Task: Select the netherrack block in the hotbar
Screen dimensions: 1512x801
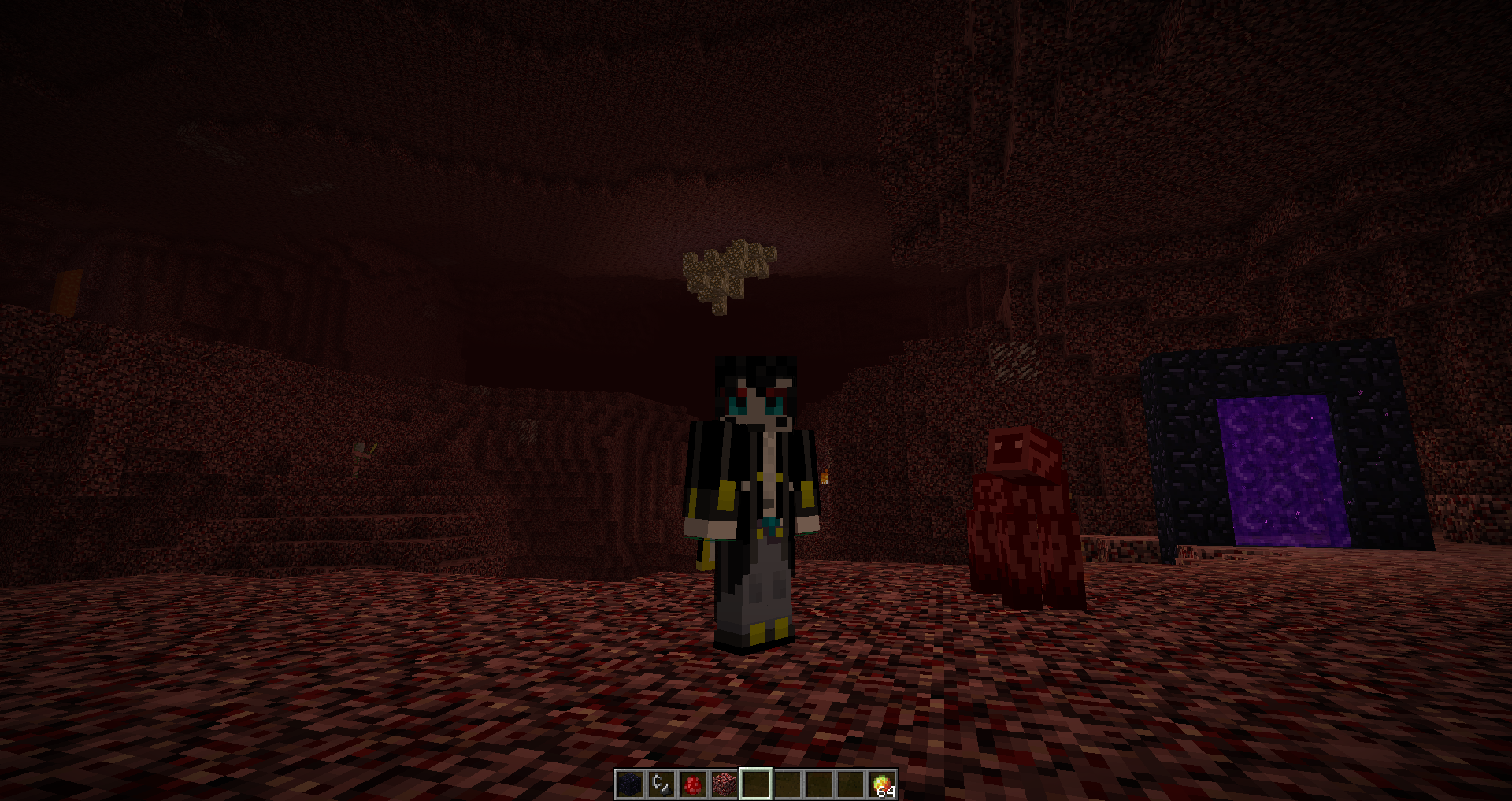Action: (723, 785)
